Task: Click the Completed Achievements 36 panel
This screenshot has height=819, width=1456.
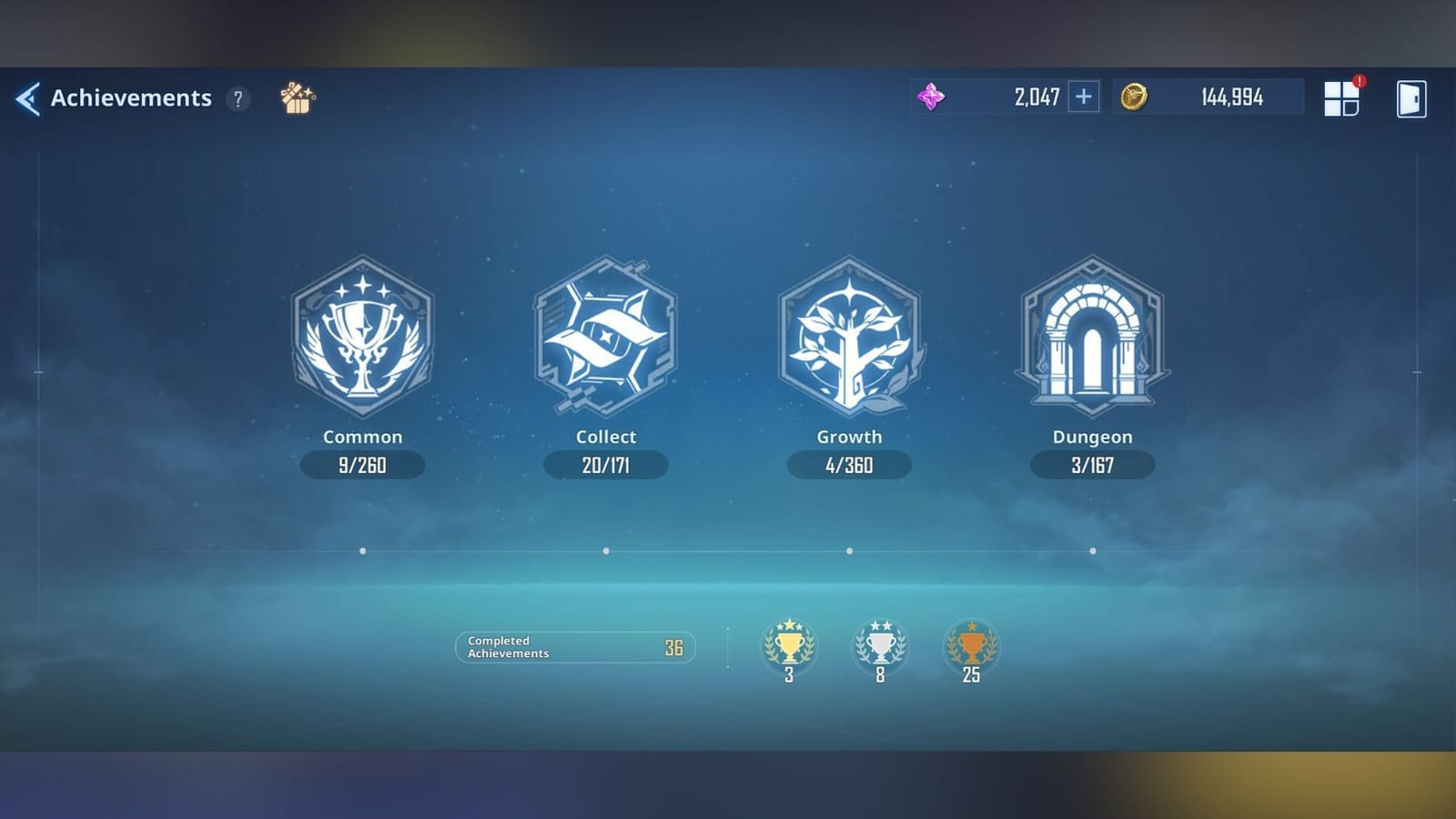Action: (x=574, y=647)
